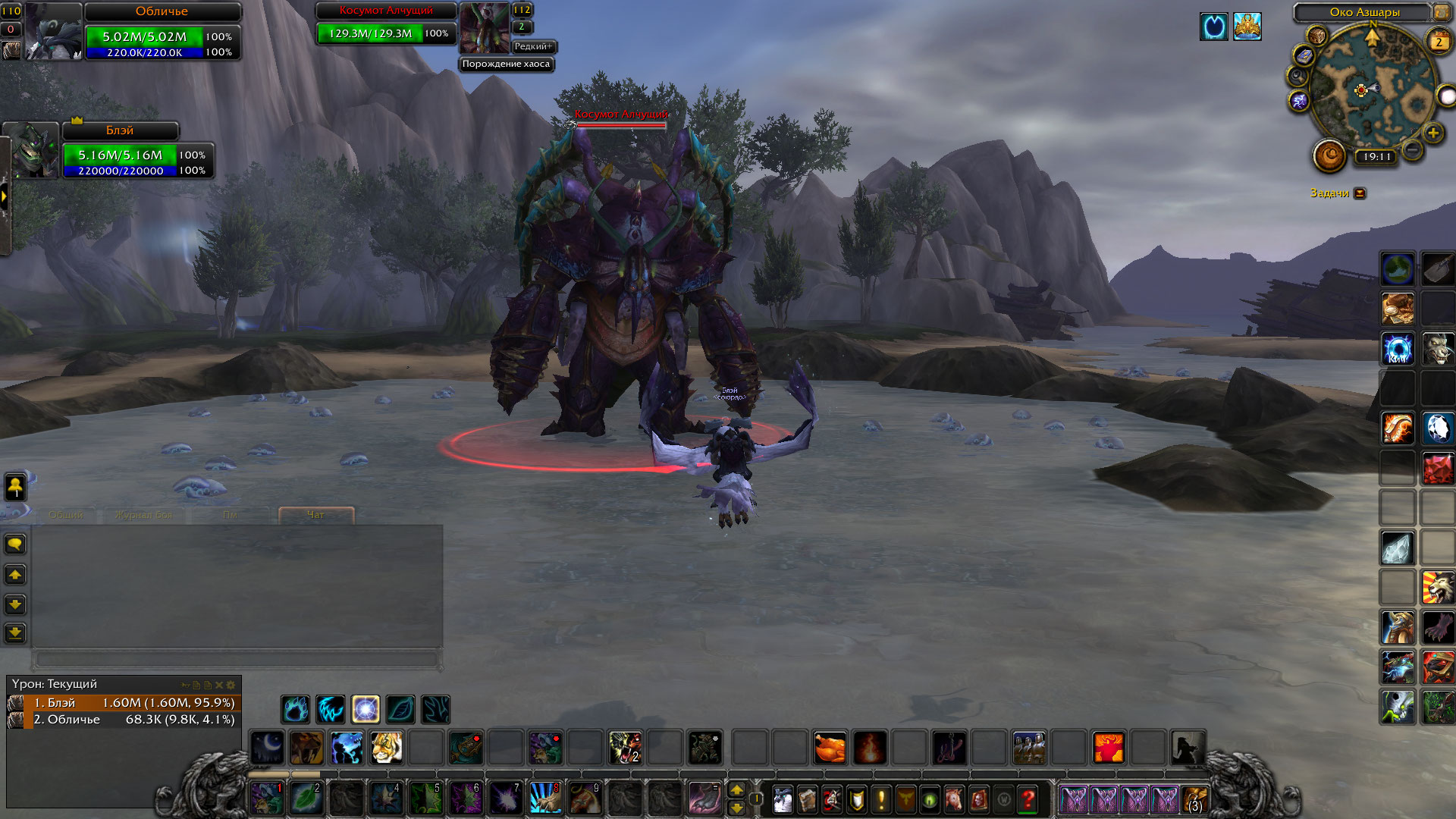The width and height of the screenshot is (1456, 819).
Task: Collapse the Задачи objectives tracker
Action: tap(1360, 193)
